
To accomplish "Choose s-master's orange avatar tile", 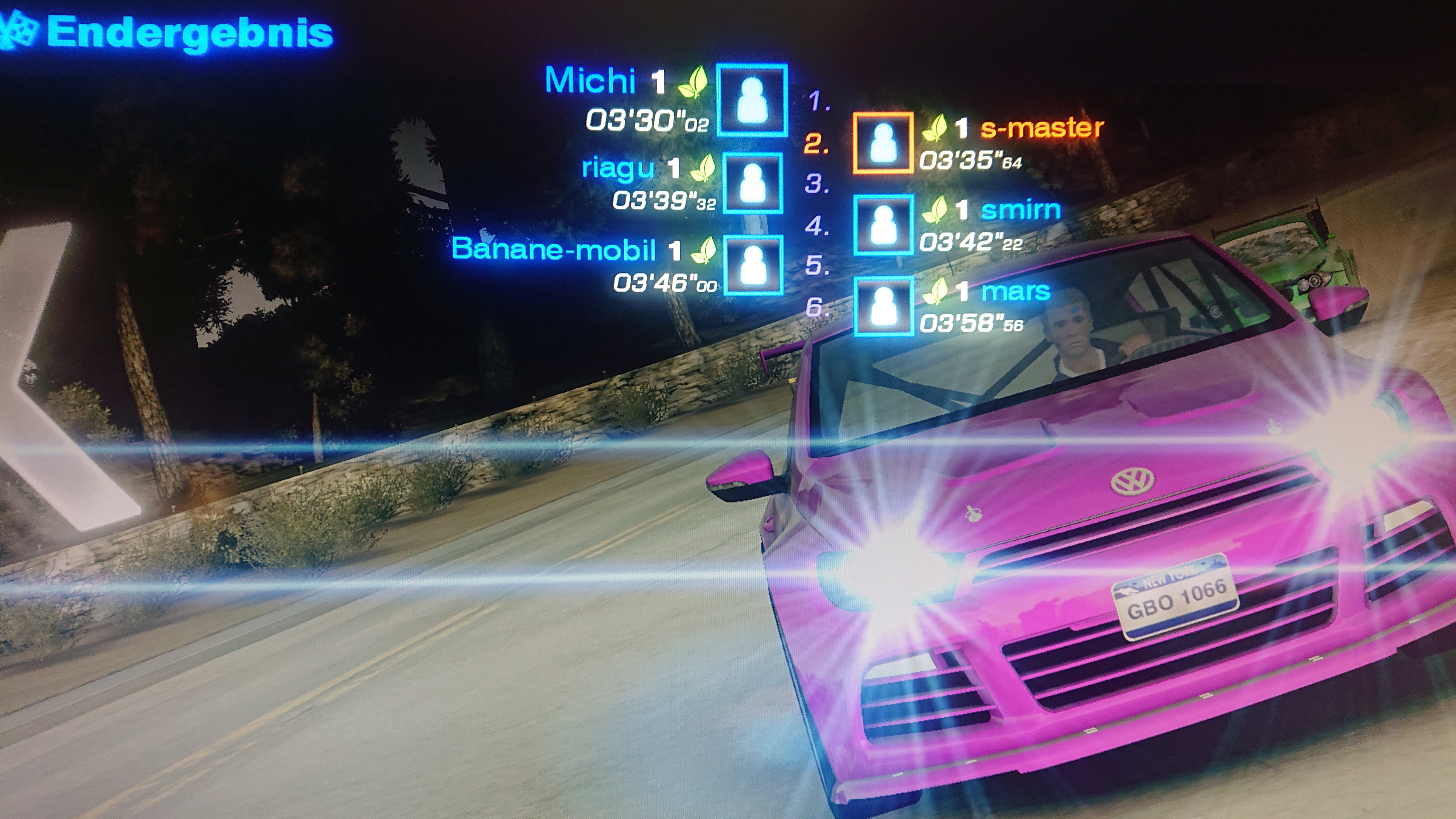I will pos(883,143).
